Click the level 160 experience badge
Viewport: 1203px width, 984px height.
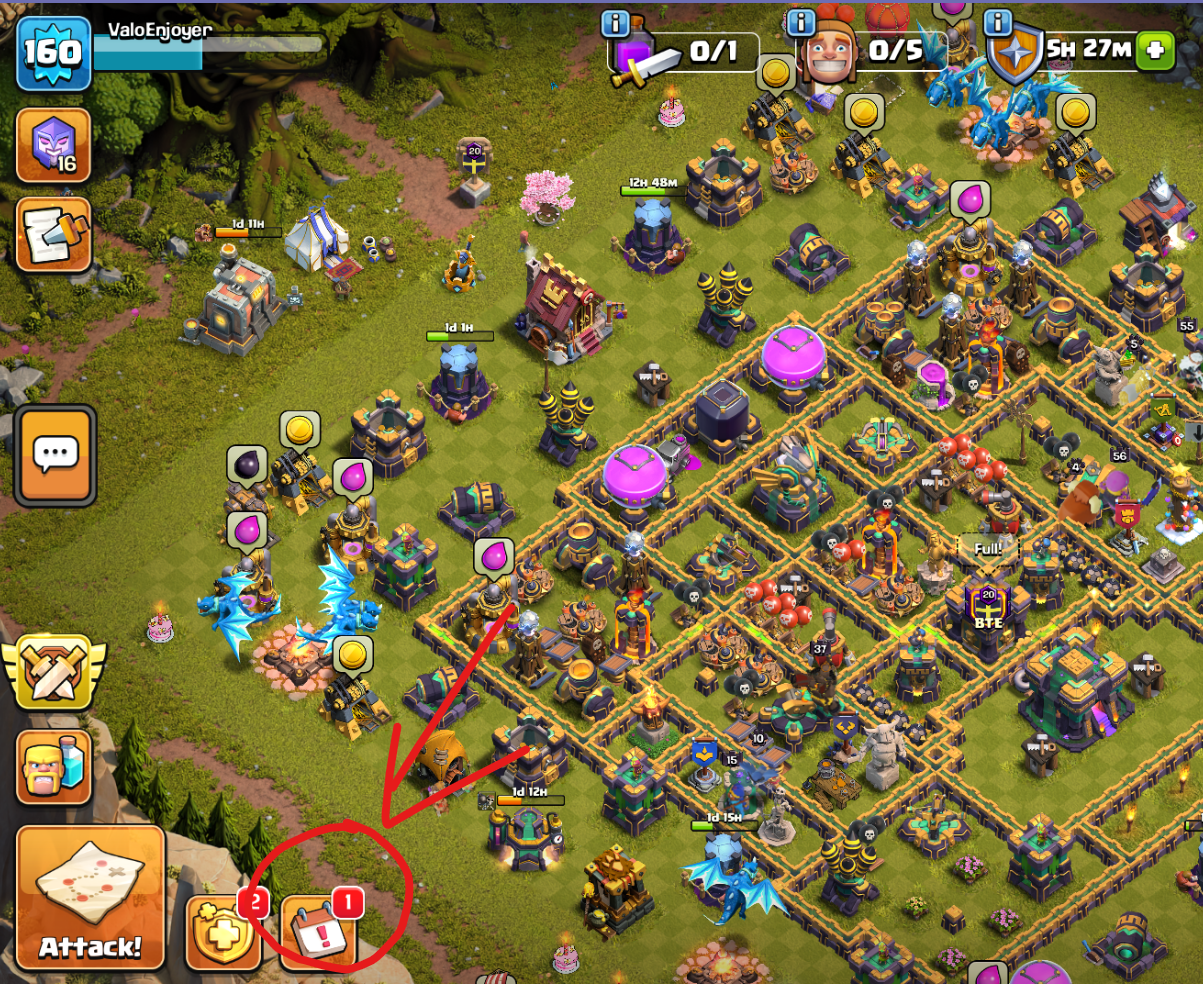pyautogui.click(x=52, y=52)
